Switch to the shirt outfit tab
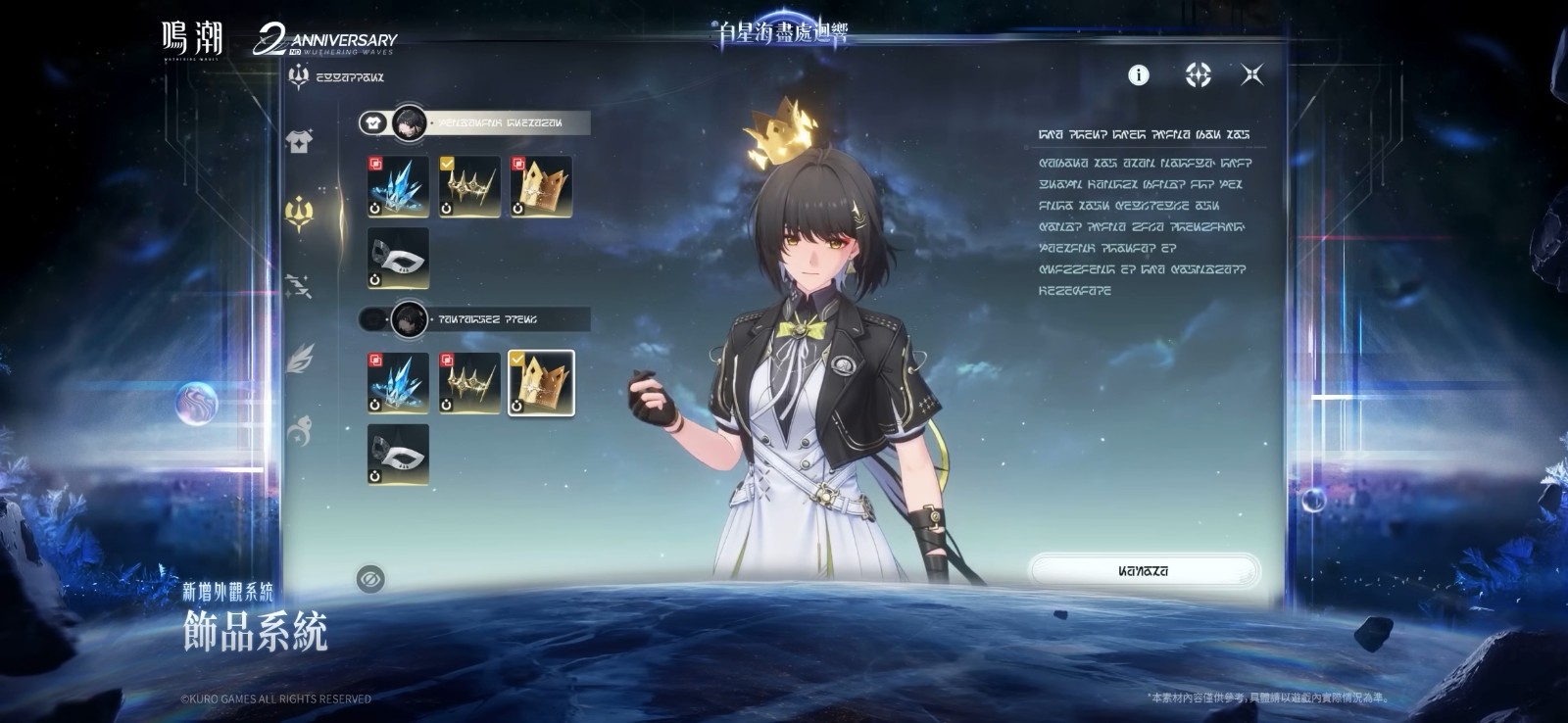Viewport: 1568px width, 723px height. tap(299, 141)
